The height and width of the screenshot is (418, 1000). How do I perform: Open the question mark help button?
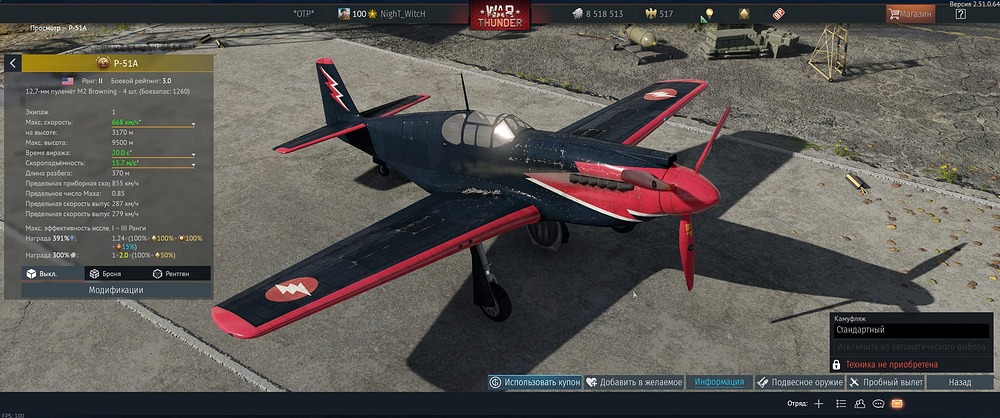[960, 14]
